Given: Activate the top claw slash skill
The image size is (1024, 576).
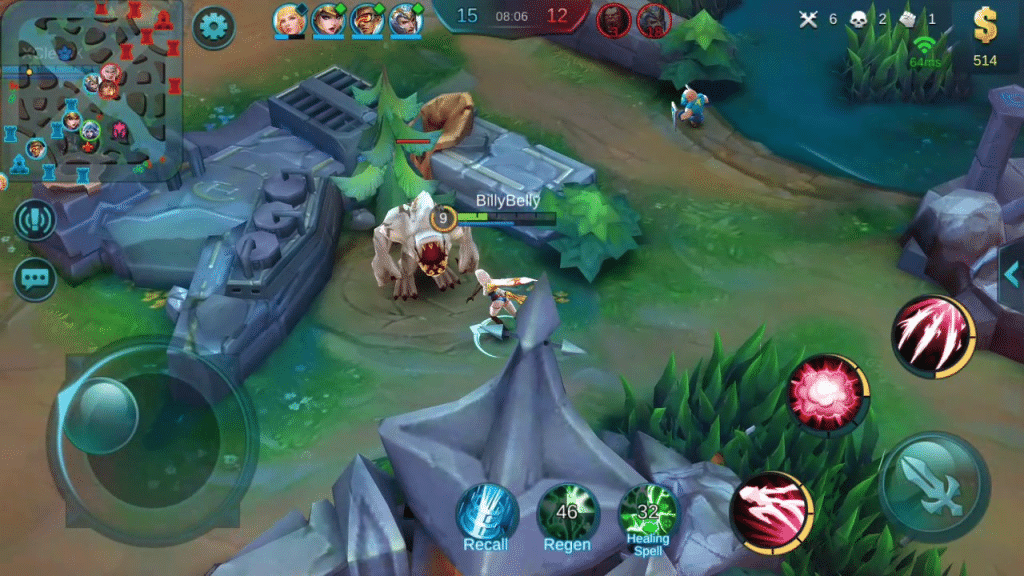Looking at the screenshot, I should (931, 336).
